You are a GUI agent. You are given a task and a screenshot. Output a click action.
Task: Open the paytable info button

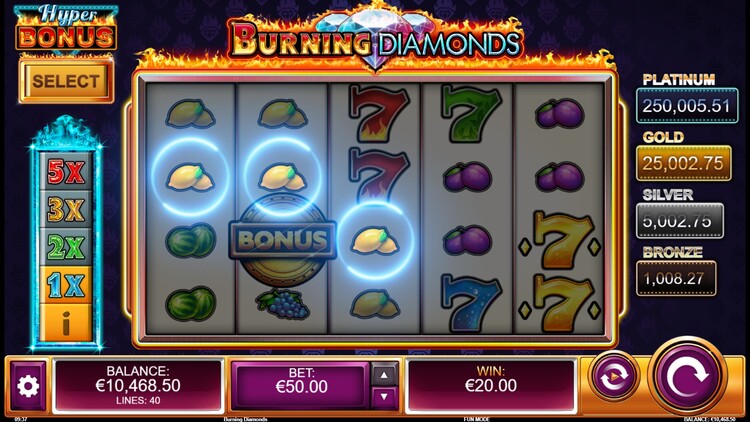pos(65,322)
